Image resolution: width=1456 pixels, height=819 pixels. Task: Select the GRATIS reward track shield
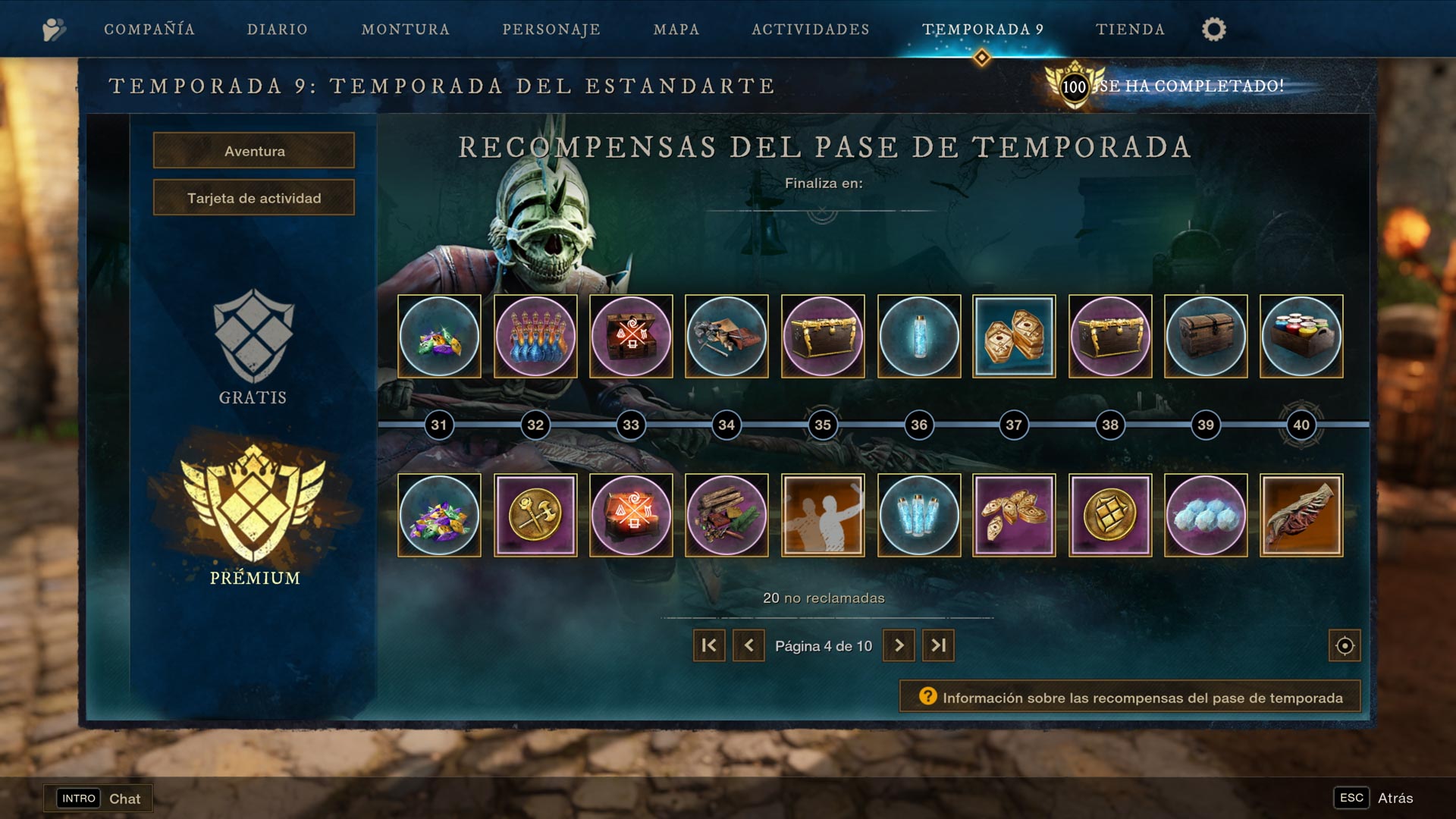[x=251, y=343]
